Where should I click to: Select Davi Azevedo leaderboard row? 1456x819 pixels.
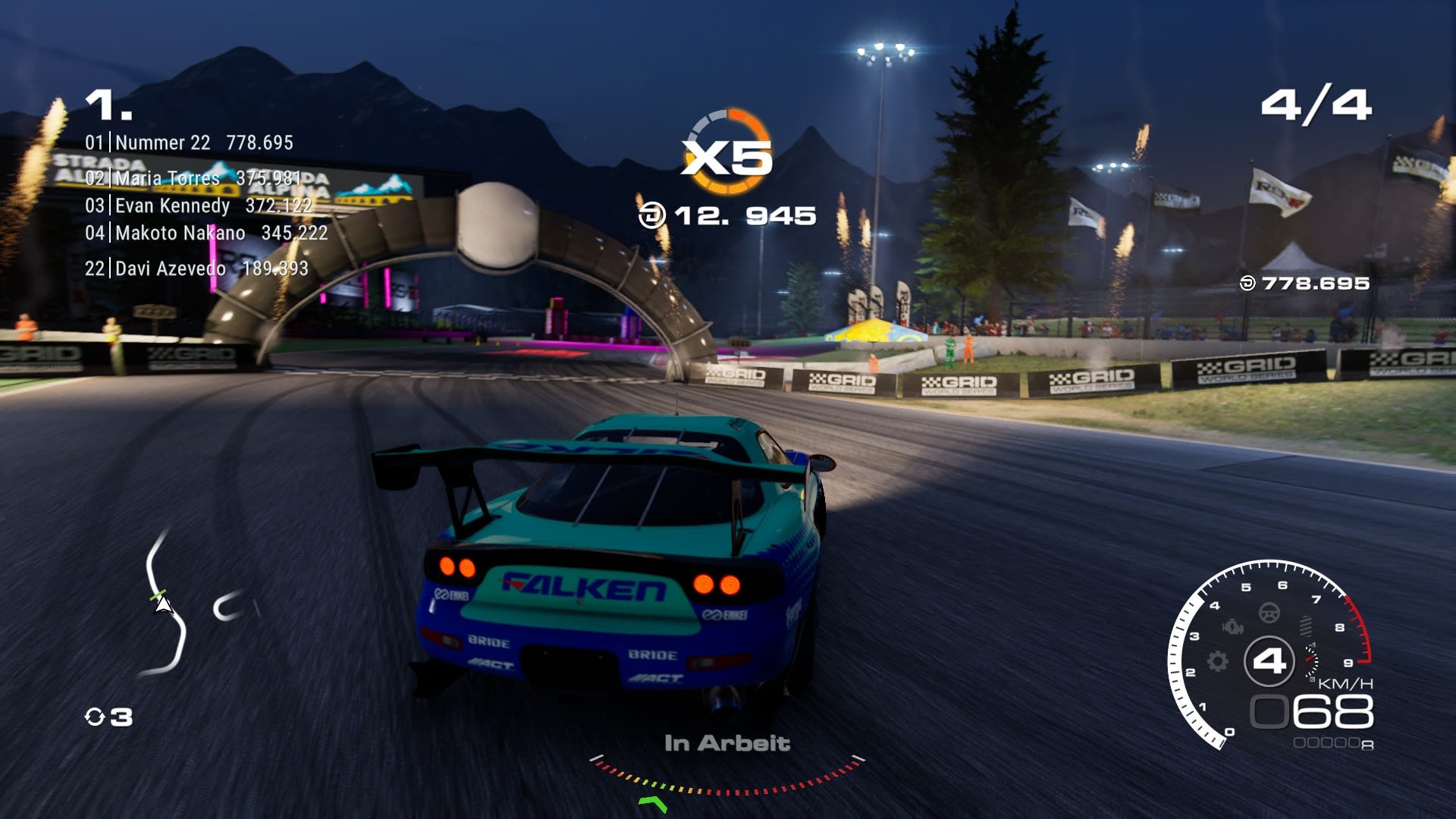(196, 268)
